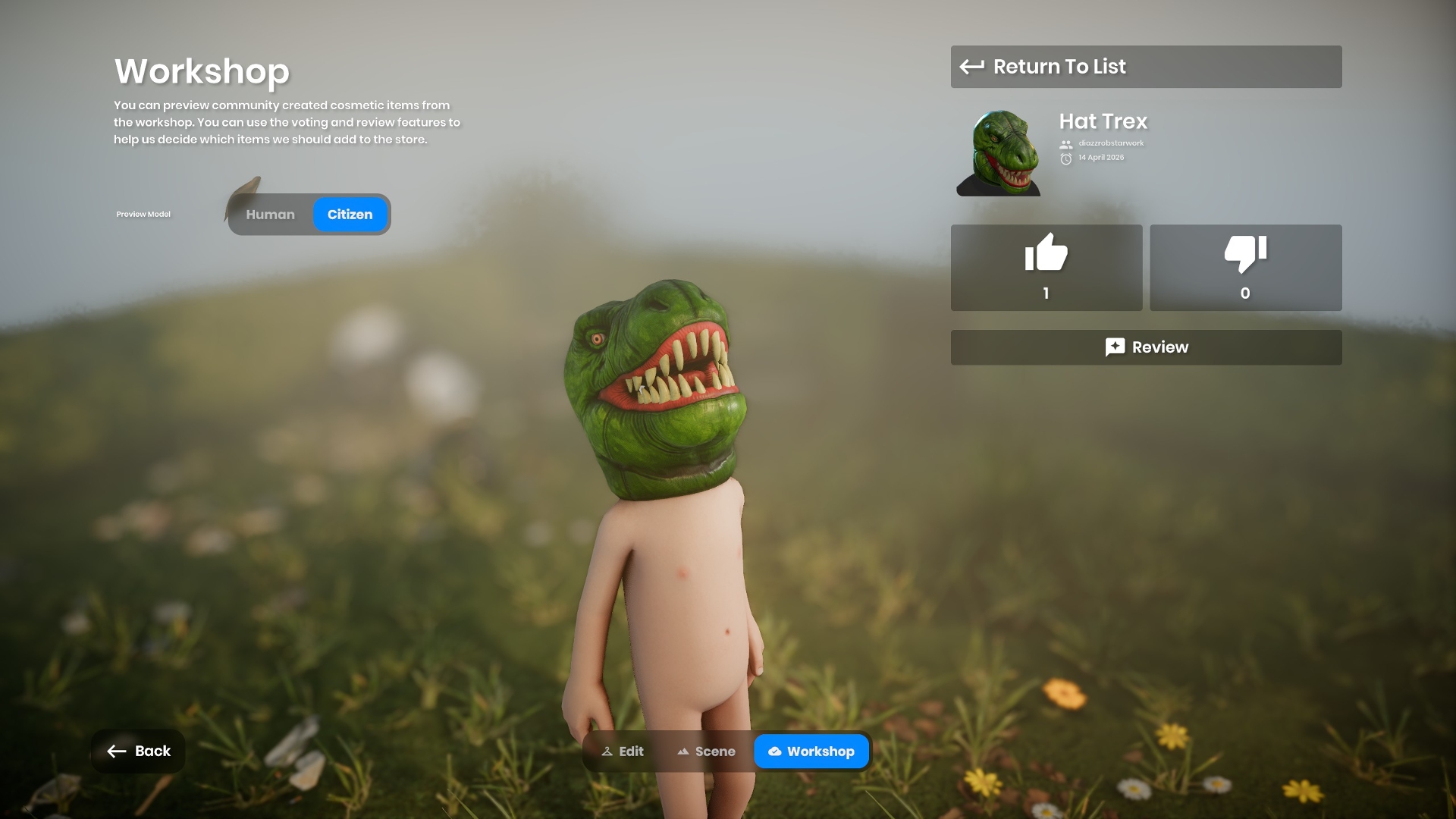Screen dimensions: 1456x819
Task: Vote thumbs down on Hat Trex
Action: (1245, 267)
